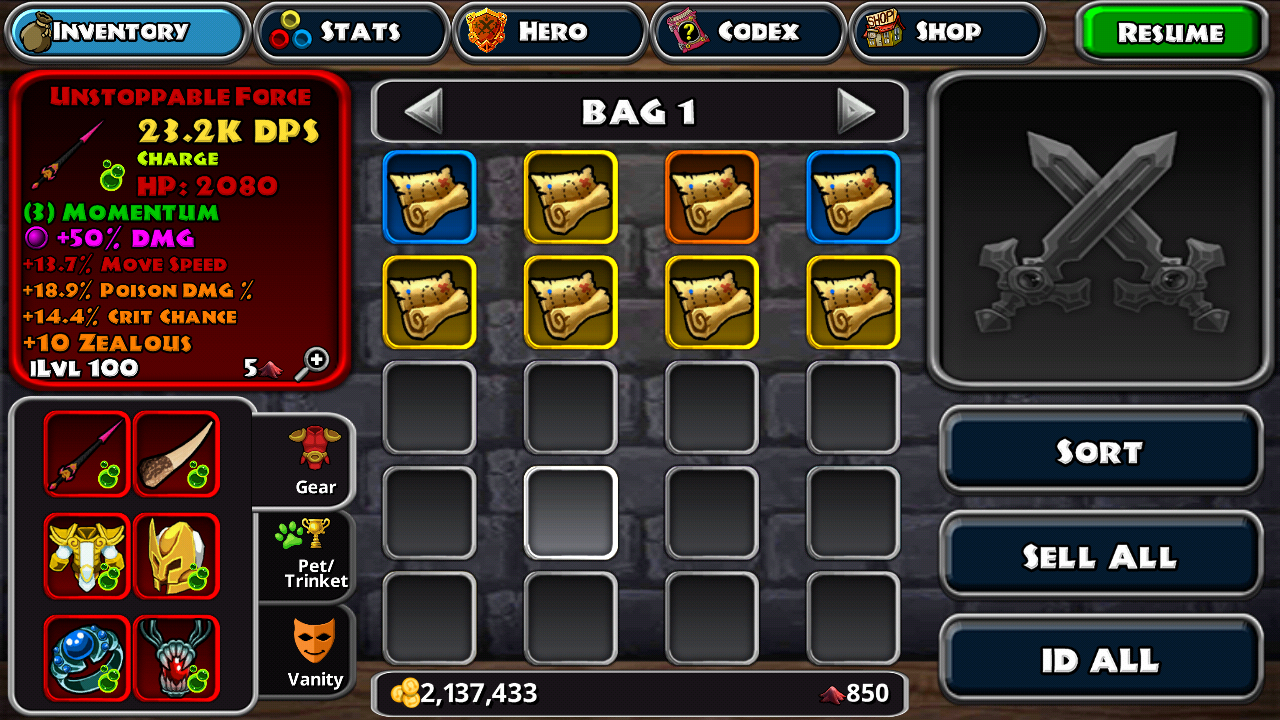This screenshot has width=1280, height=720.
Task: Open the Stats tab
Action: pos(352,32)
